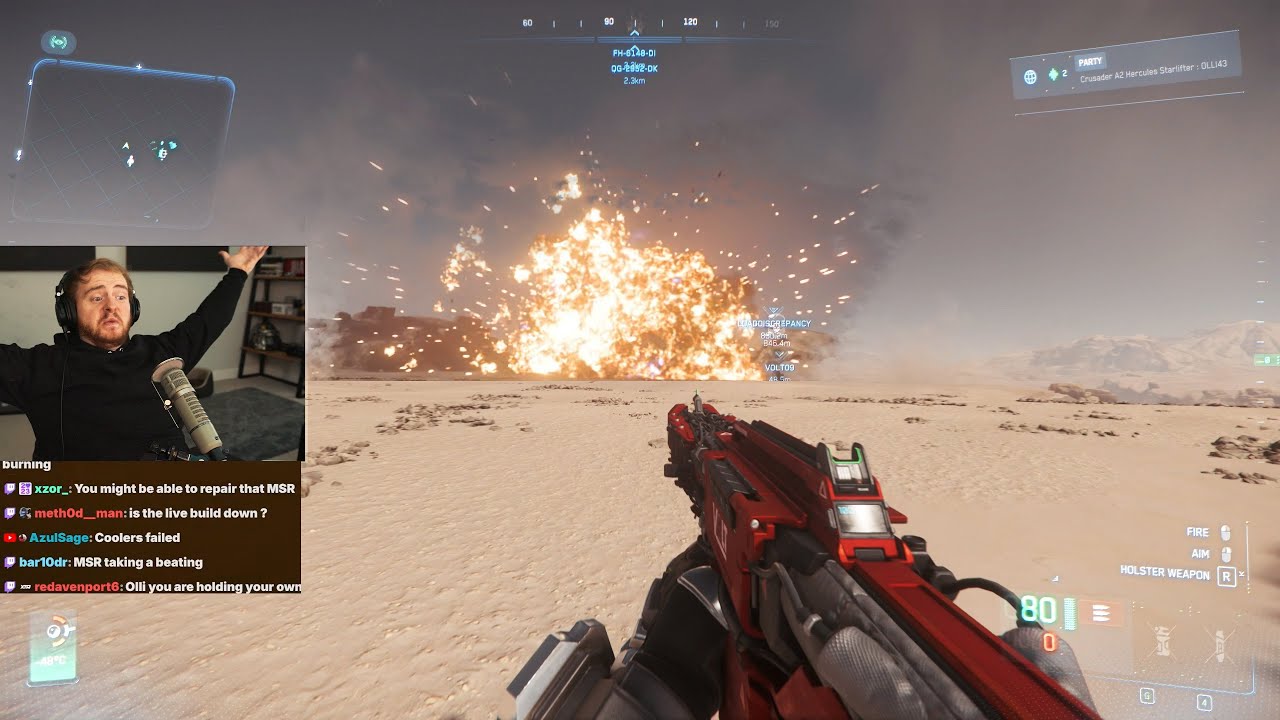Select the grenade slot icon
Image resolution: width=1280 pixels, height=720 pixels.
click(1162, 643)
